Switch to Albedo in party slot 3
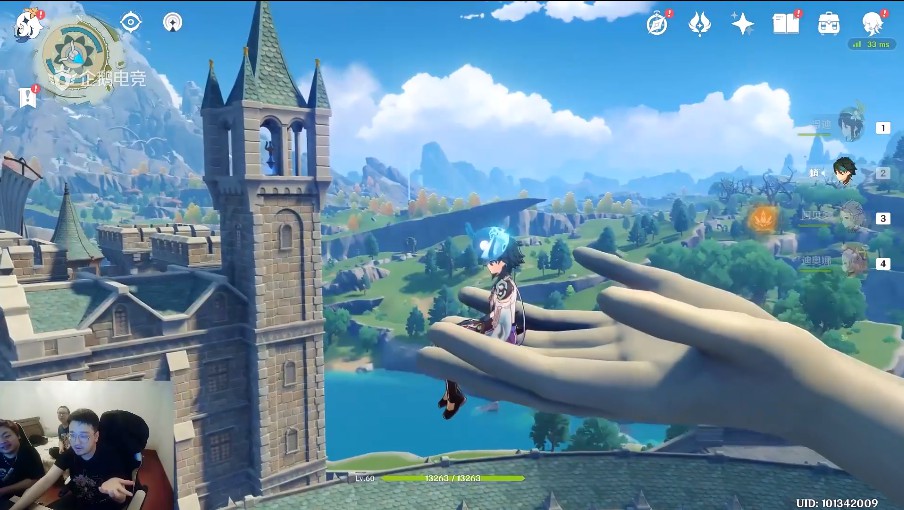Screen dimensions: 904x510 coord(851,217)
